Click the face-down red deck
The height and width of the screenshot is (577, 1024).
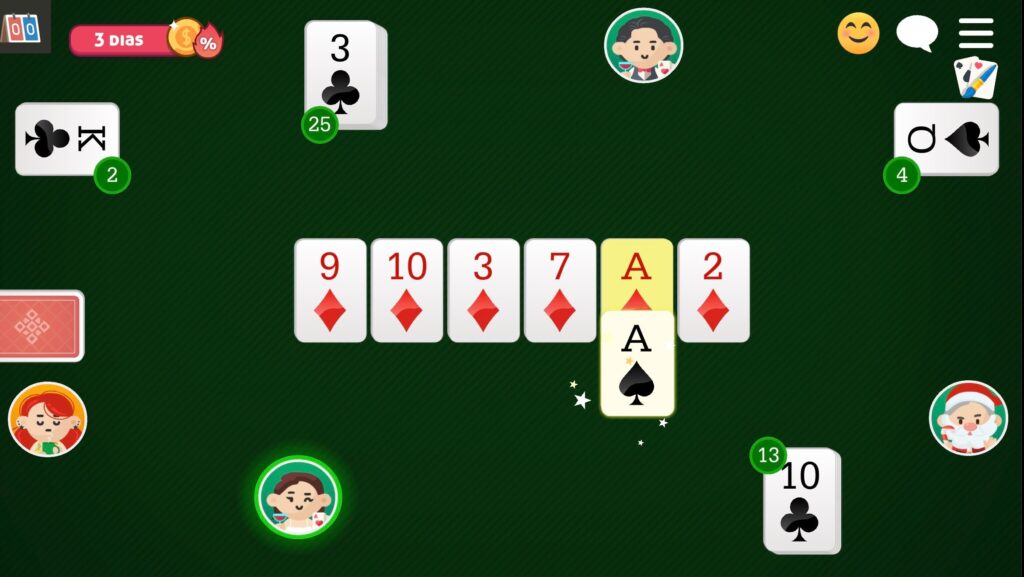point(40,326)
